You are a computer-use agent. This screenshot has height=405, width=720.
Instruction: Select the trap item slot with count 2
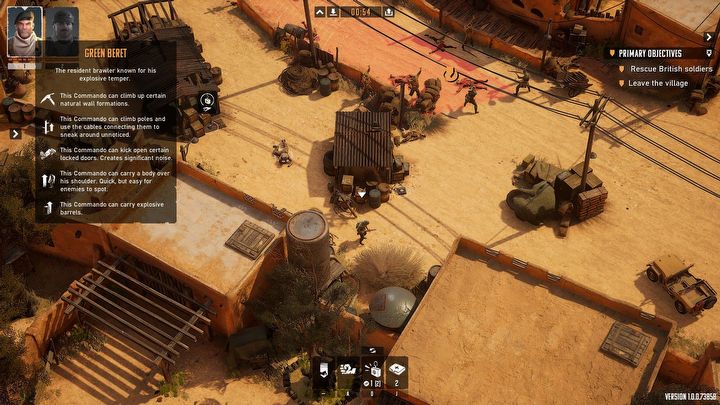[397, 370]
